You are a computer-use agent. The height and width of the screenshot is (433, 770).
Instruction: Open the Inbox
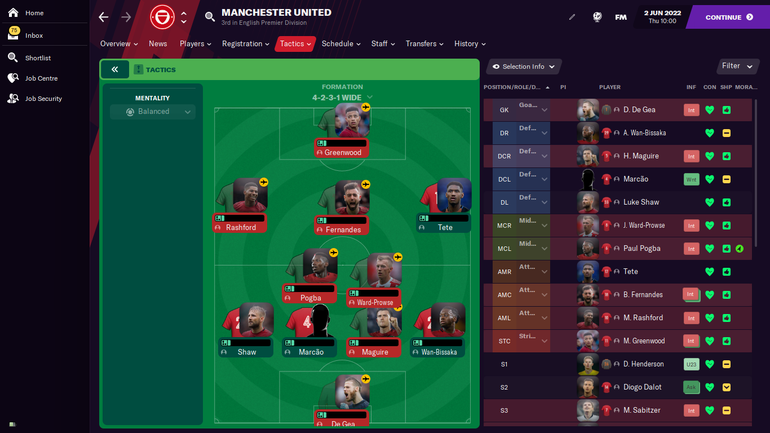[33, 35]
